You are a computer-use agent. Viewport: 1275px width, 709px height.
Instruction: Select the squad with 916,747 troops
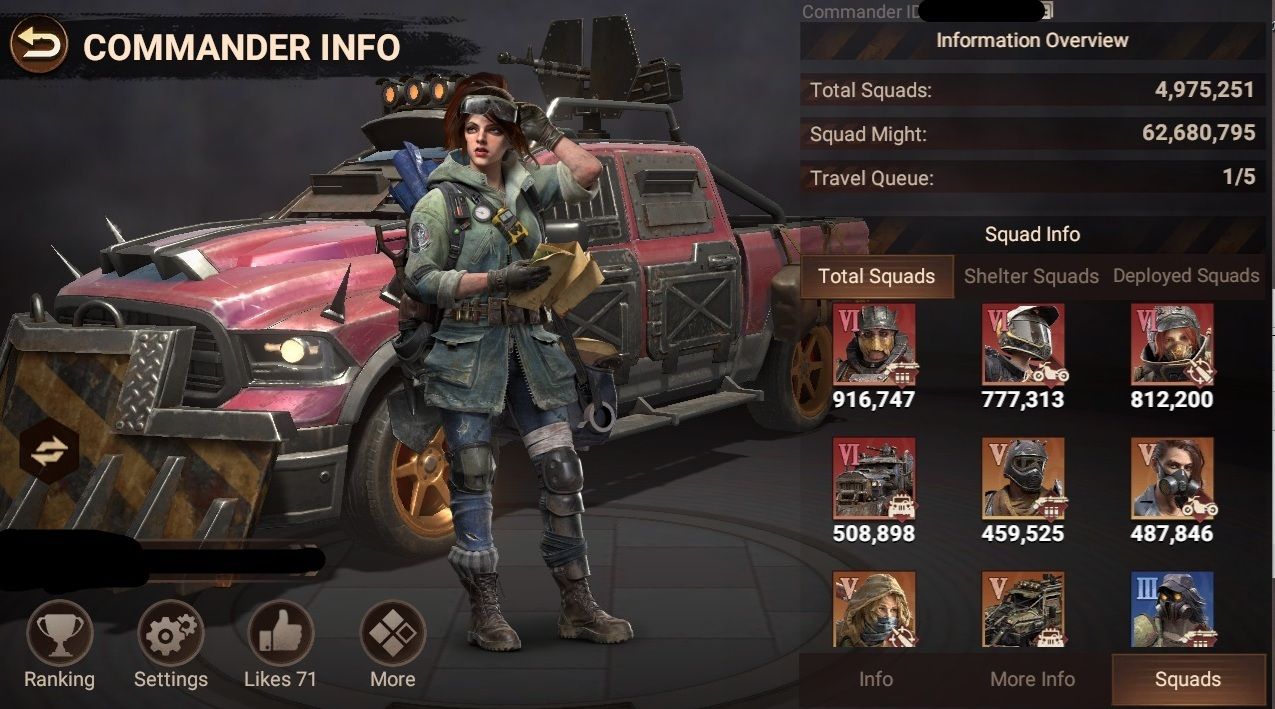point(873,345)
